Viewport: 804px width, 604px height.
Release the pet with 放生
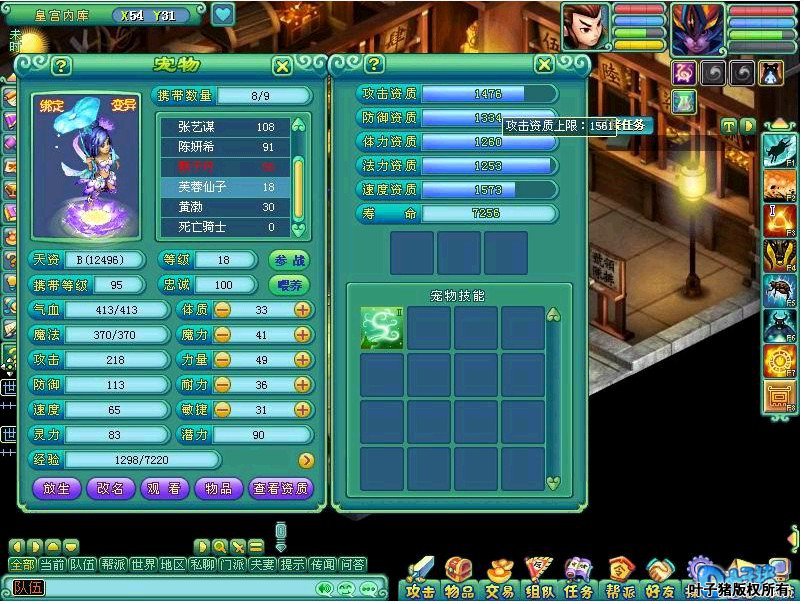click(x=56, y=488)
